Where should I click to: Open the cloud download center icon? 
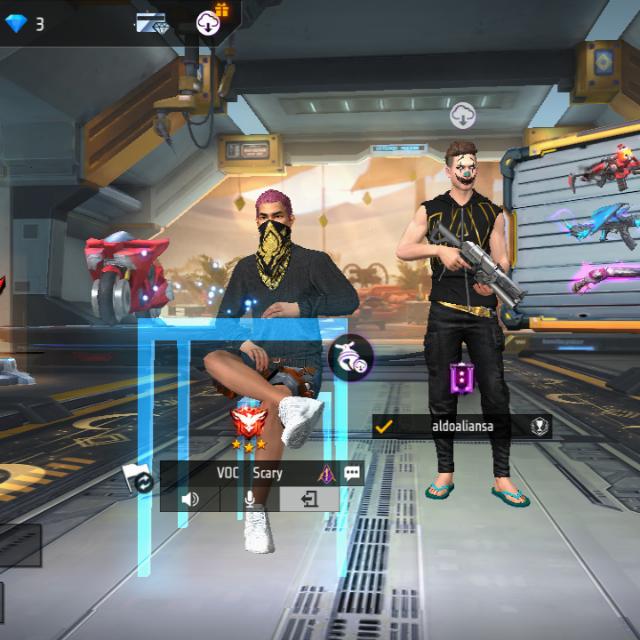coord(210,21)
